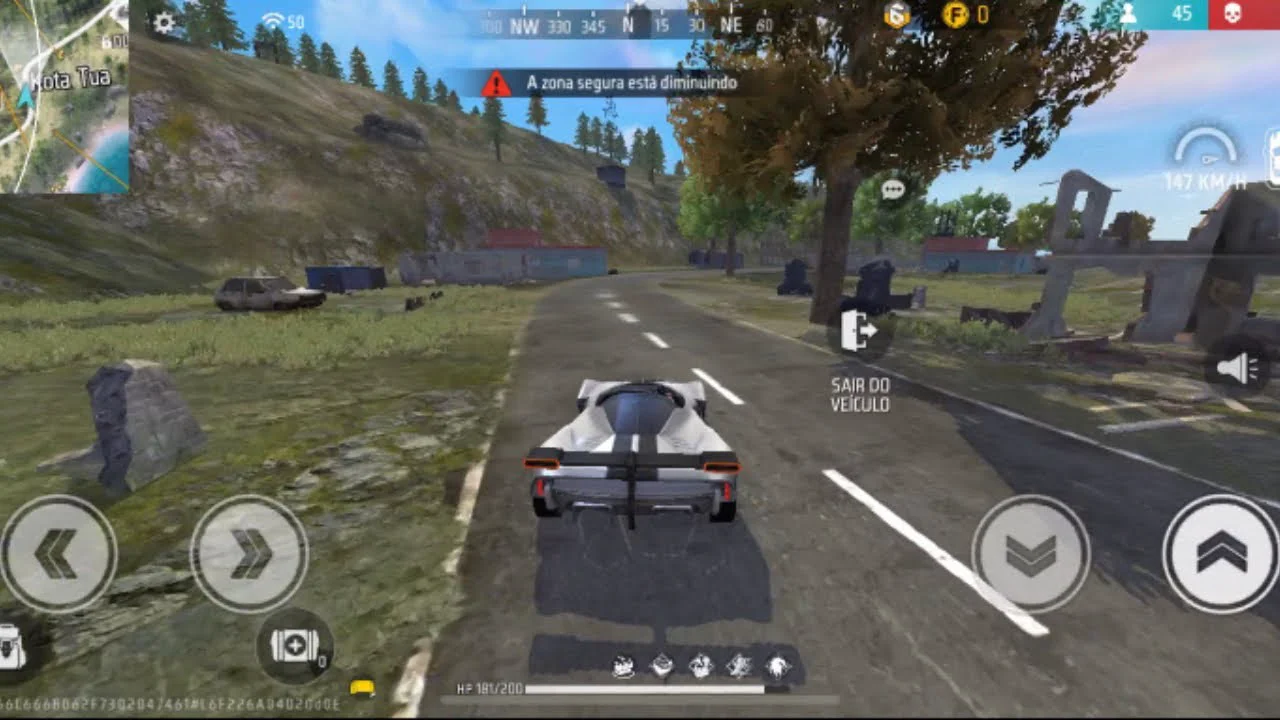This screenshot has height=720, width=1280.
Task: Open the chat speech bubble
Action: pos(893,190)
